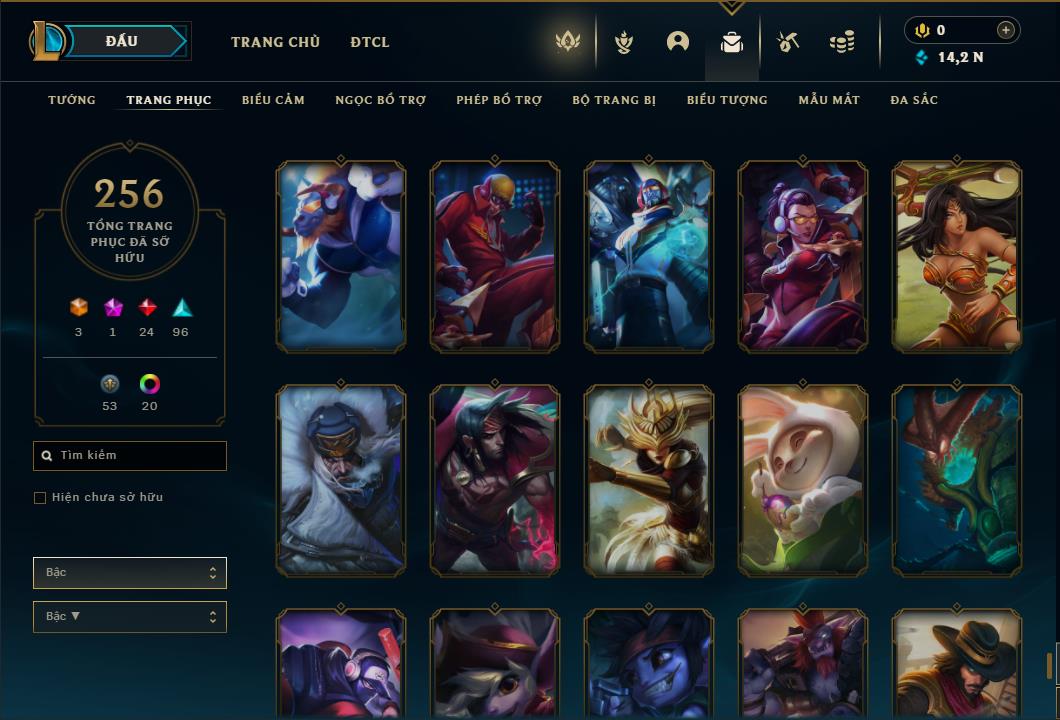Screen dimensions: 1060x720
Task: Select the BIỂU CẢM tab
Action: coord(273,100)
